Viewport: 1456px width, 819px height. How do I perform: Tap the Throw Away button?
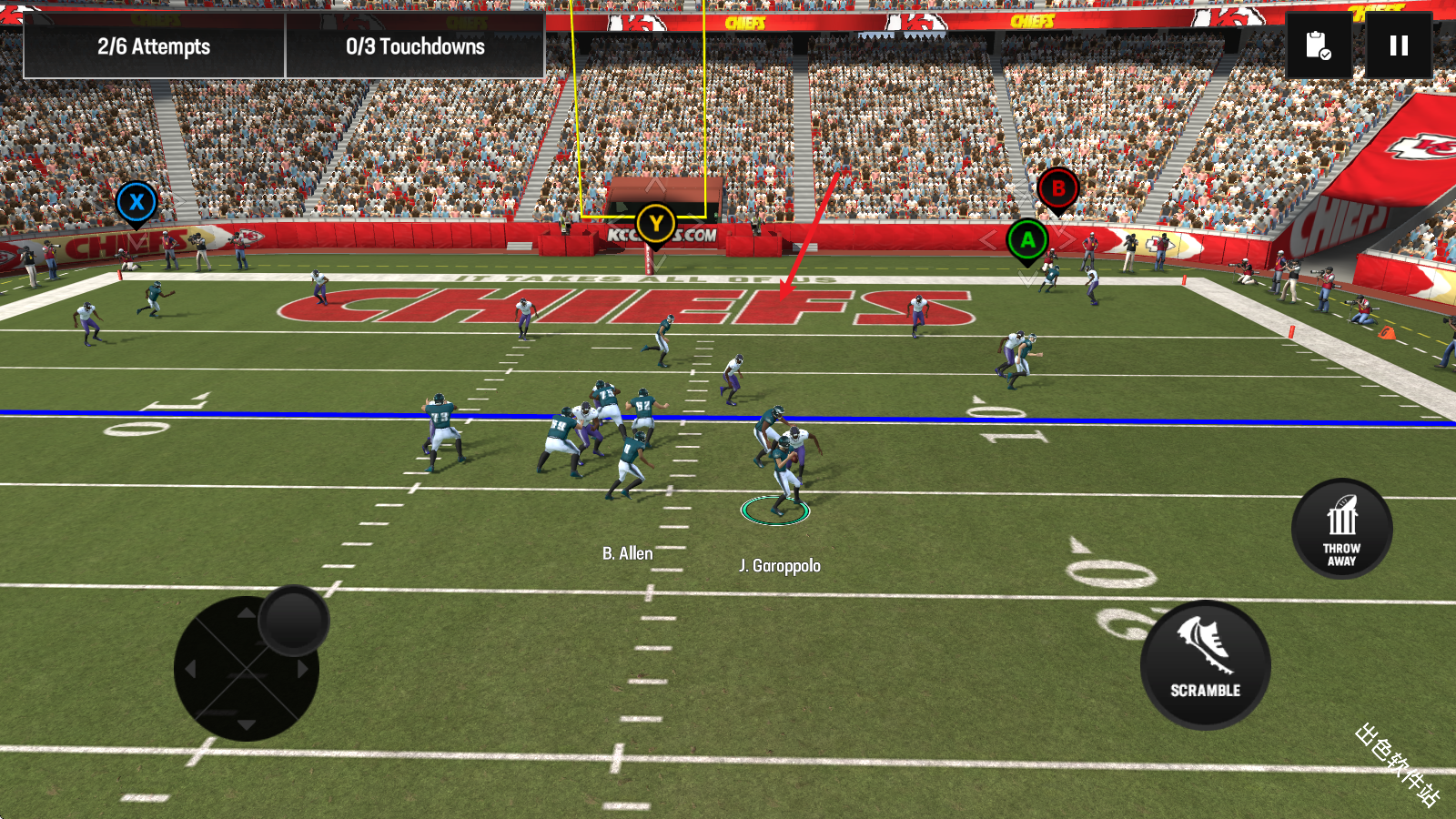pyautogui.click(x=1341, y=529)
